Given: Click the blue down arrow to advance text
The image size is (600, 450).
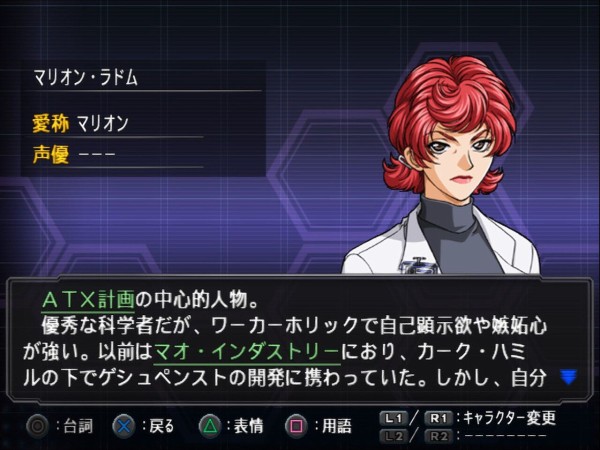Looking at the screenshot, I should point(569,377).
